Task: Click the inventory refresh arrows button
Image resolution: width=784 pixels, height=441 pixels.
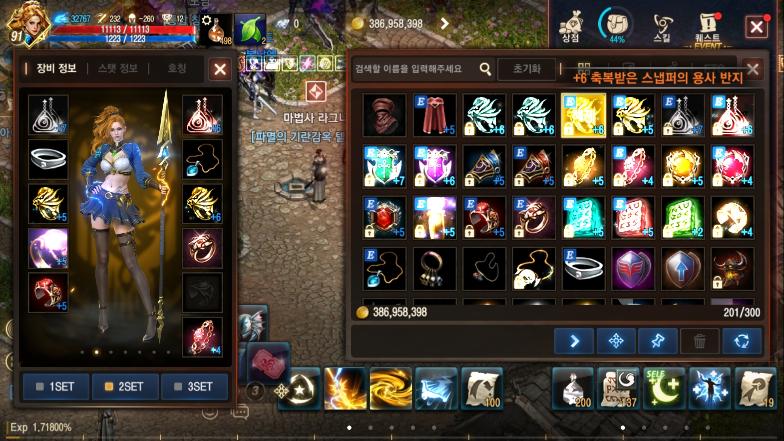Action: [x=742, y=341]
